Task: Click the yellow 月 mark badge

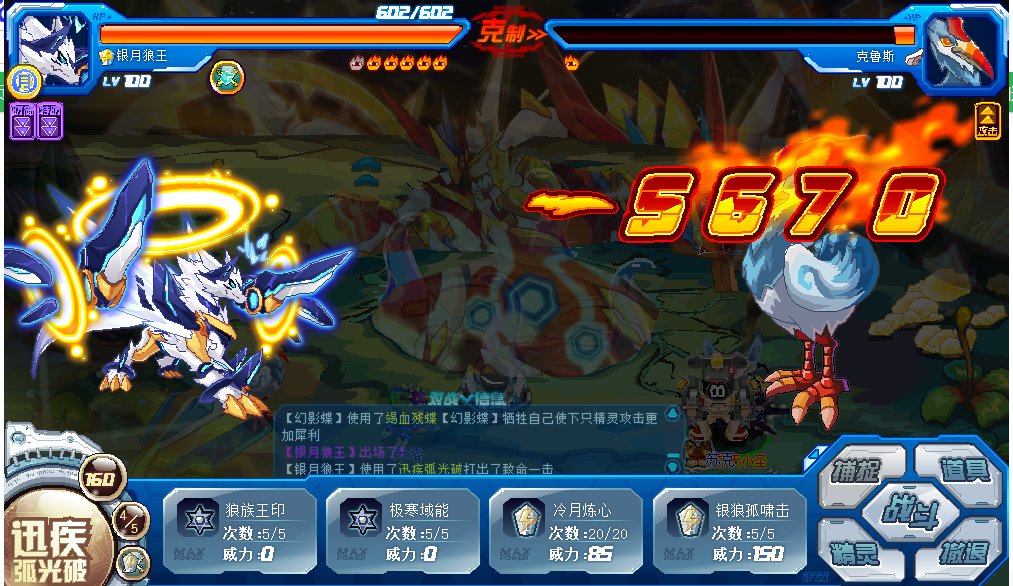Action: (x=22, y=79)
